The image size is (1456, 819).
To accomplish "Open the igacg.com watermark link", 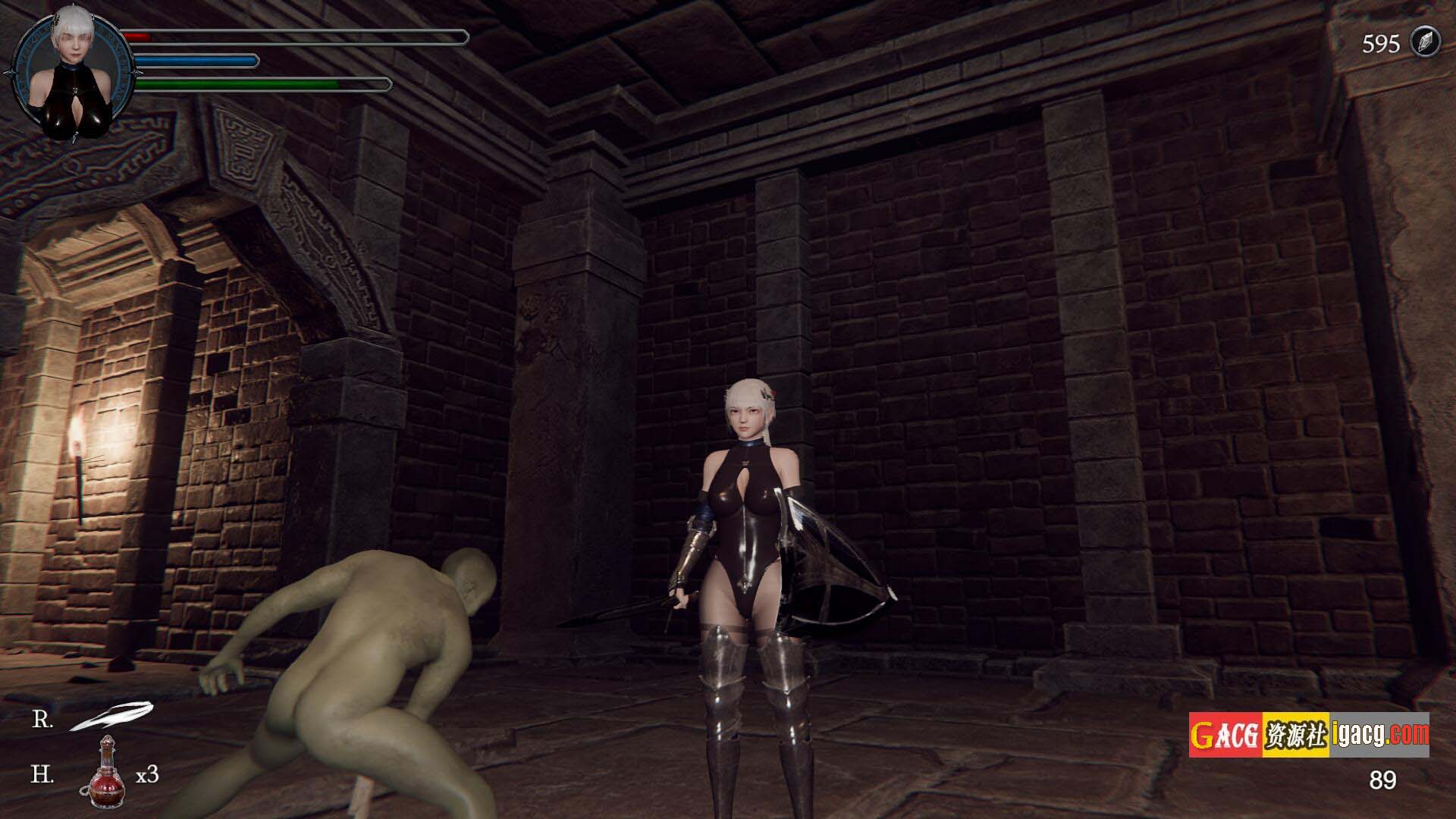I will tap(1379, 735).
